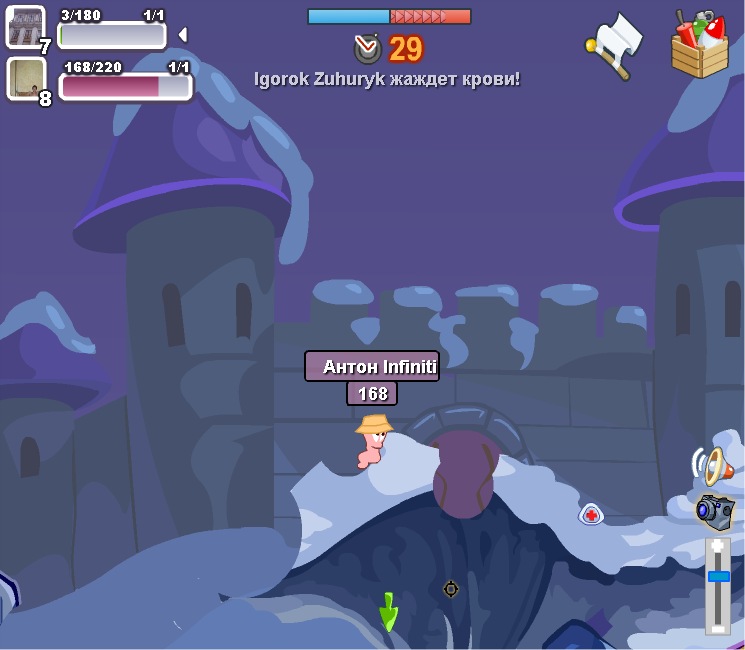The height and width of the screenshot is (650, 745).
Task: Open the weapon crate inventory
Action: point(700,45)
